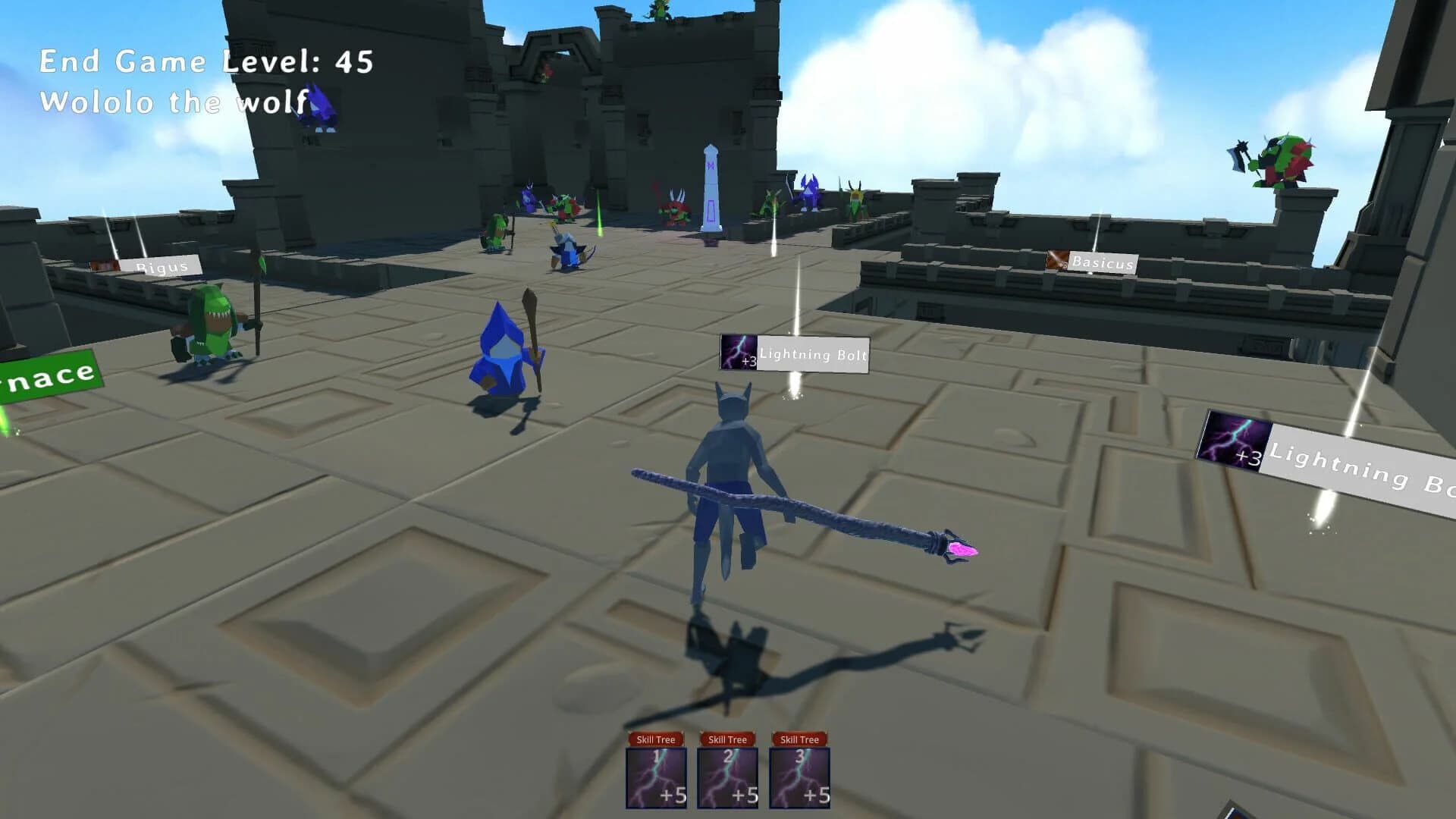Open the Skill Tree above slot 1

(655, 737)
